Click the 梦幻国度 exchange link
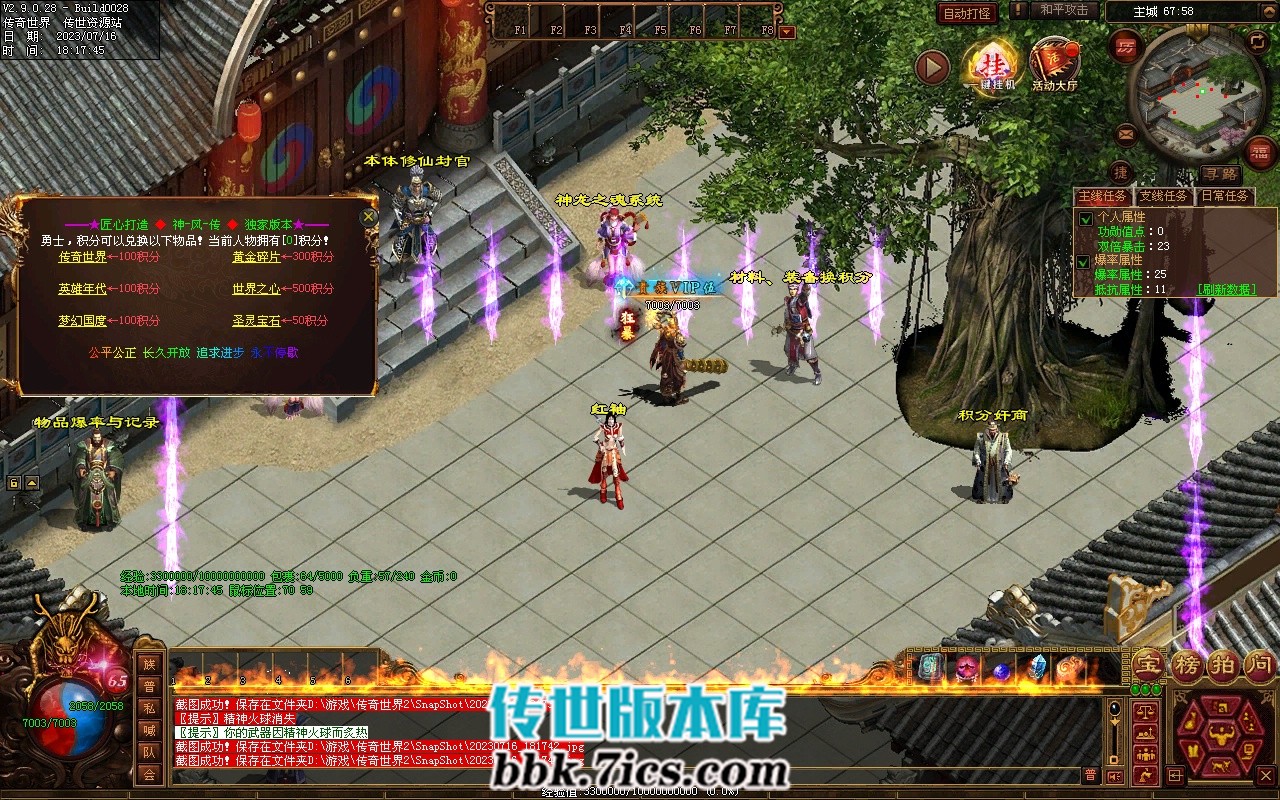This screenshot has width=1280, height=800. [82, 321]
